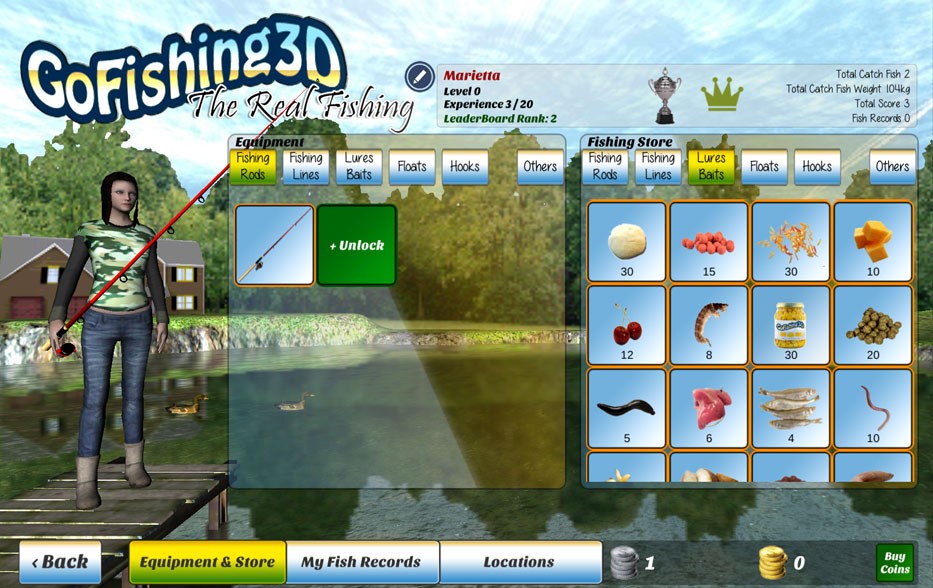Select the owned fishing rod slot
933x588 pixels.
tap(275, 245)
